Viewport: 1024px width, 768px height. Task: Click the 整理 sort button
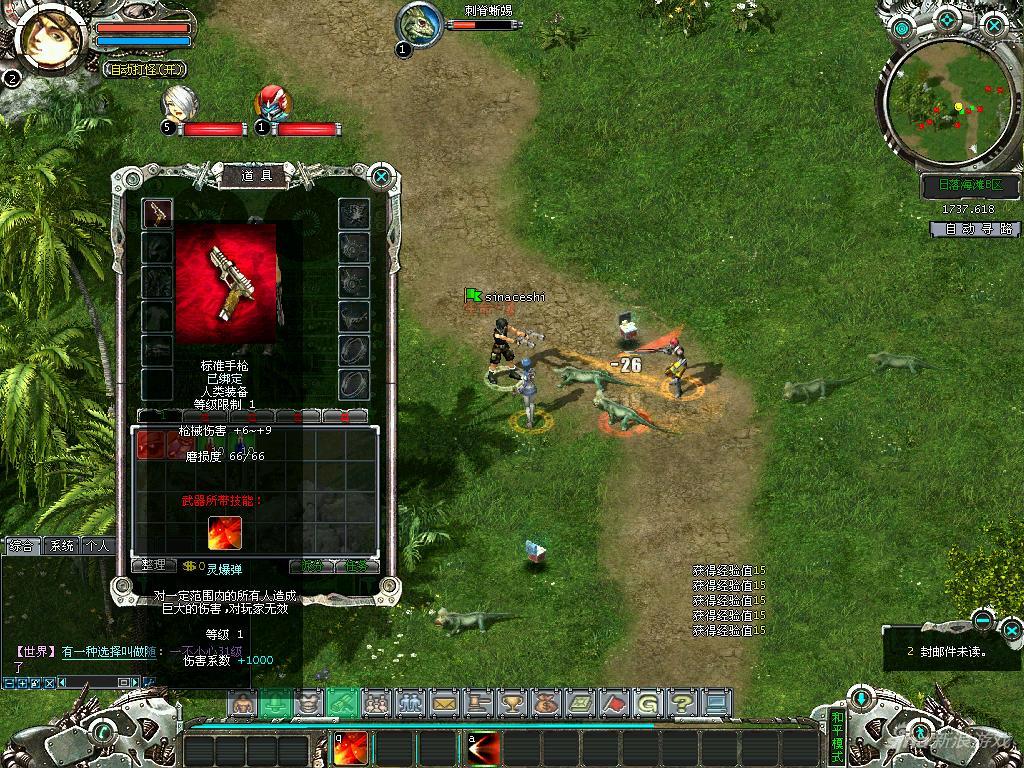154,565
